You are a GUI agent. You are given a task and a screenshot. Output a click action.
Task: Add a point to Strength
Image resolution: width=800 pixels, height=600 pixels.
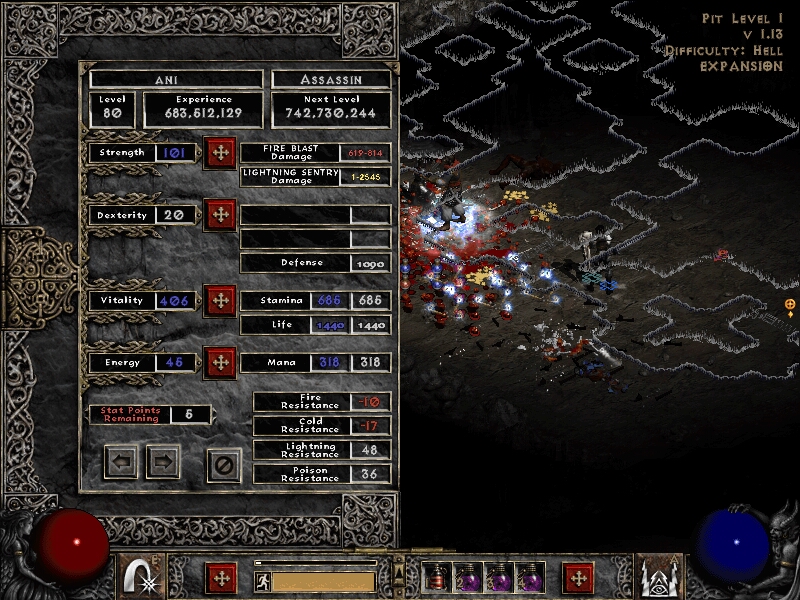pos(219,153)
